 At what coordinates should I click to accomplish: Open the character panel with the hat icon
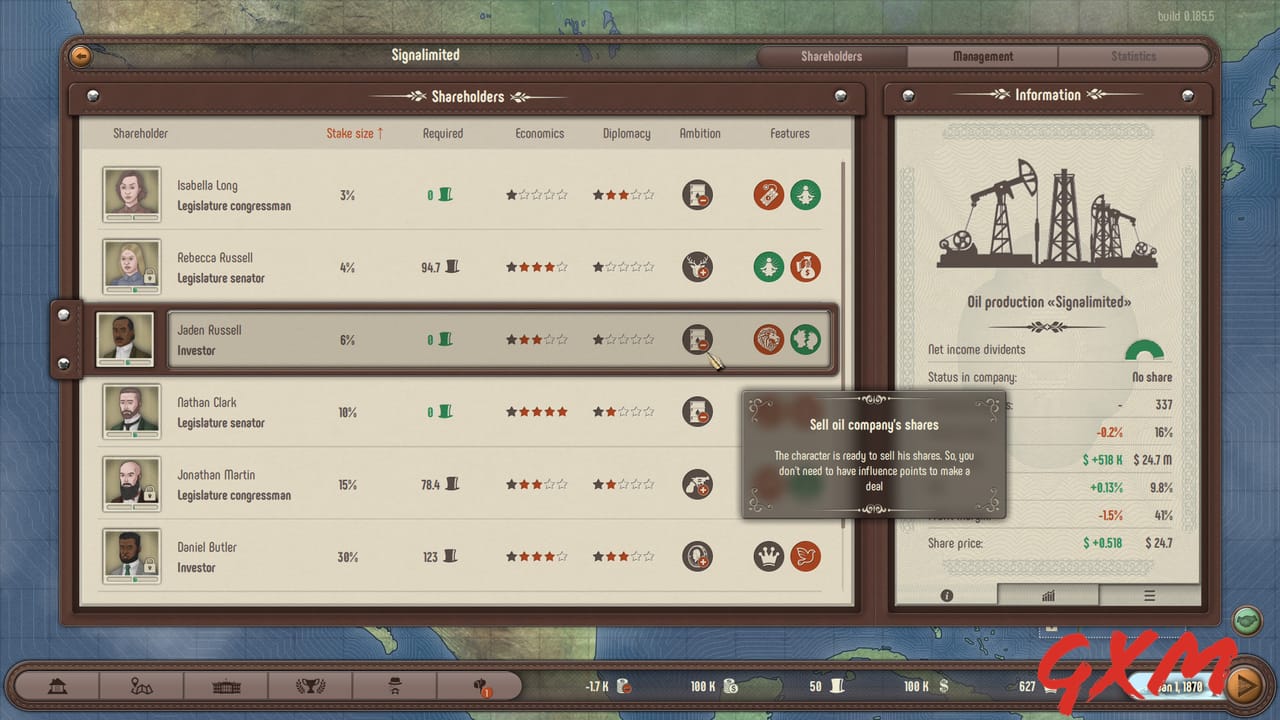(395, 686)
